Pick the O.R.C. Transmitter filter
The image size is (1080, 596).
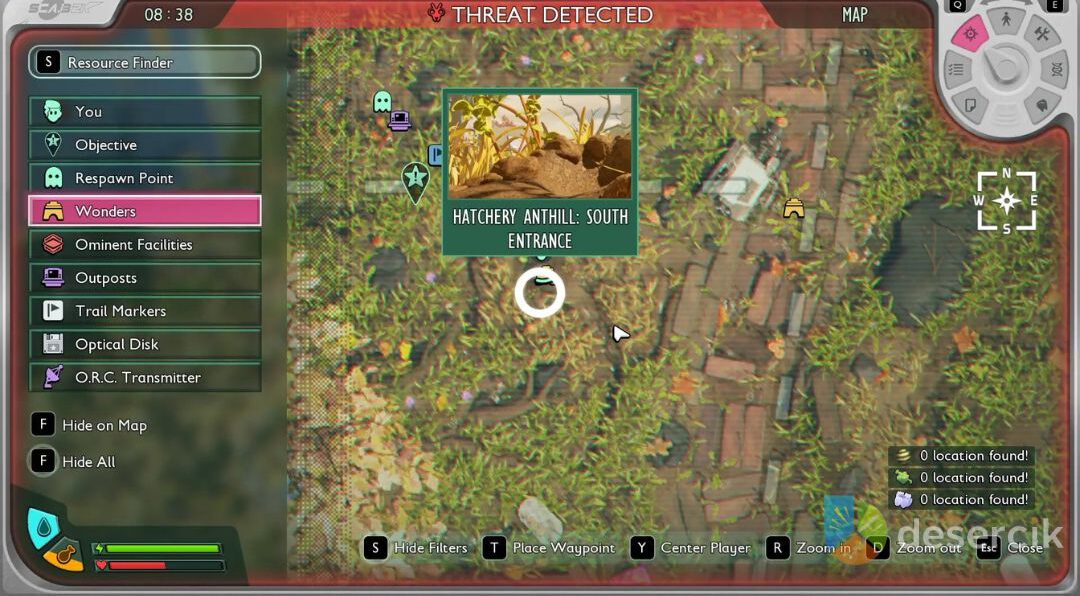pyautogui.click(x=144, y=377)
